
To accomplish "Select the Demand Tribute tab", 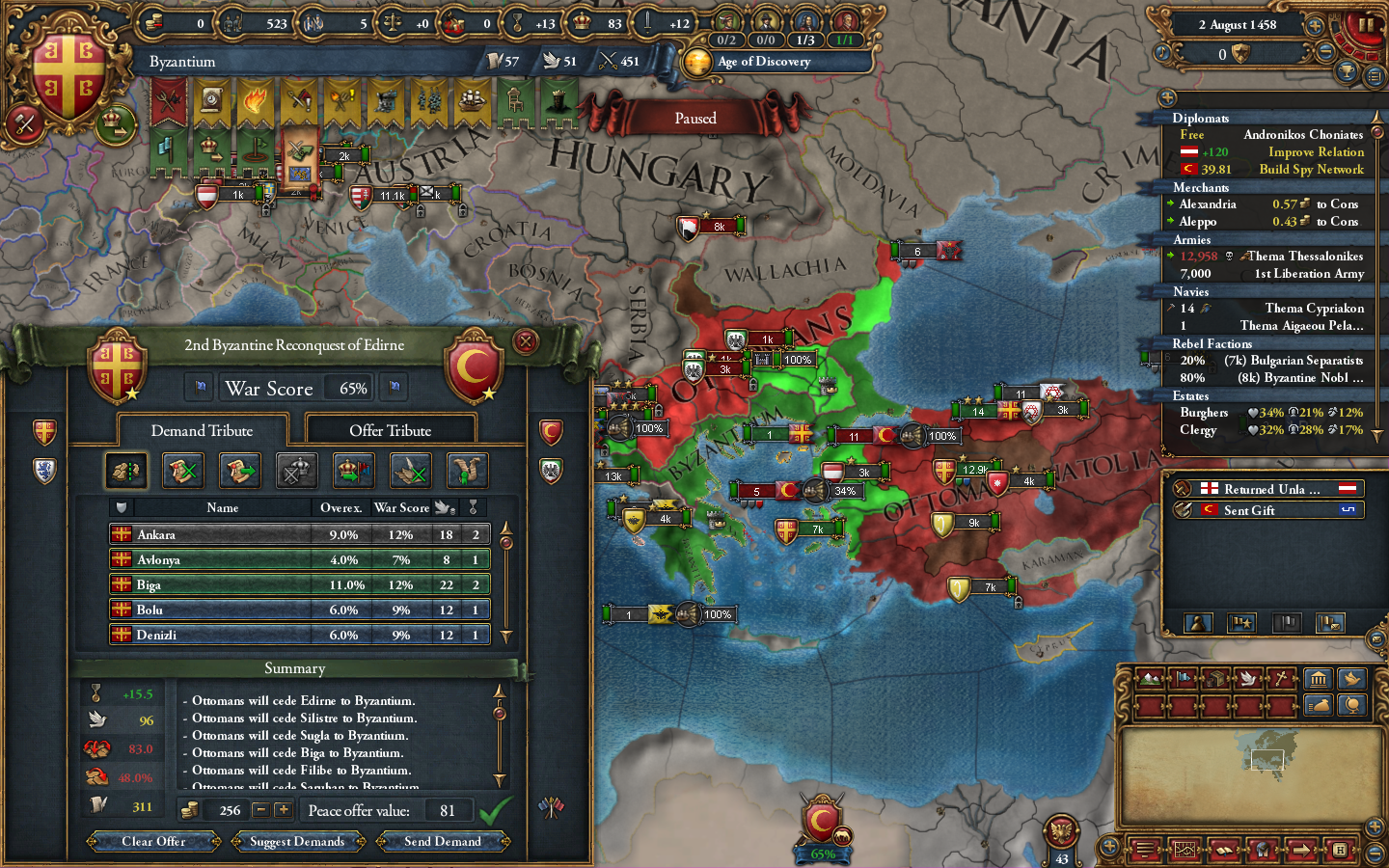I will pos(202,430).
